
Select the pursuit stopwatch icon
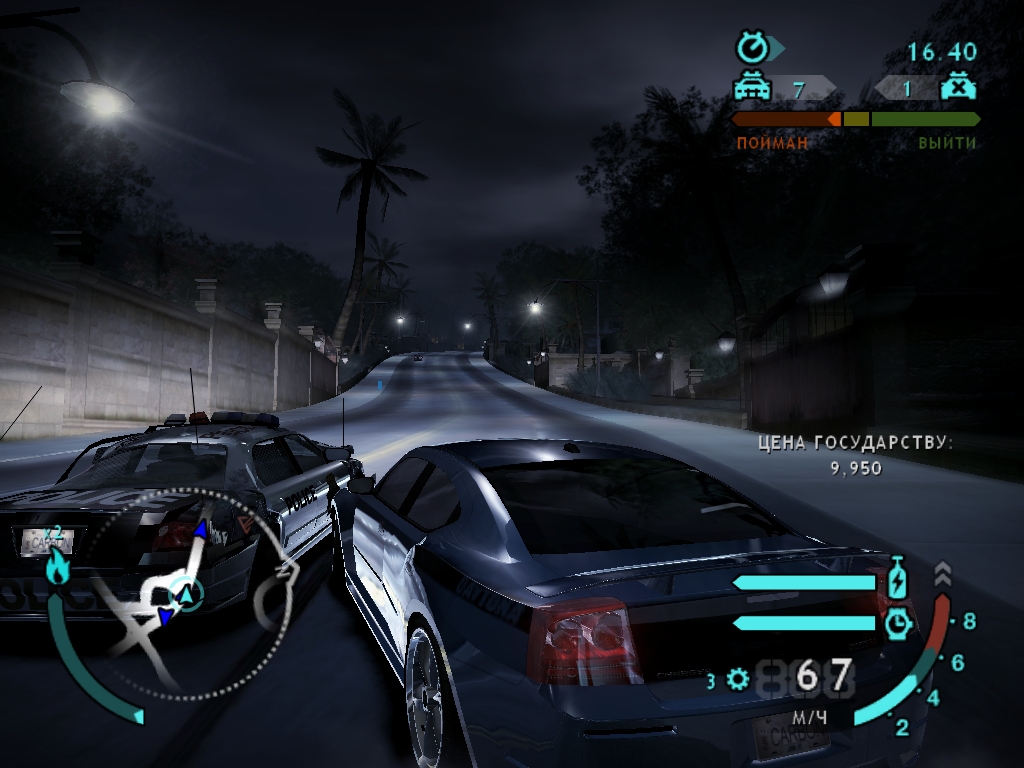(751, 47)
